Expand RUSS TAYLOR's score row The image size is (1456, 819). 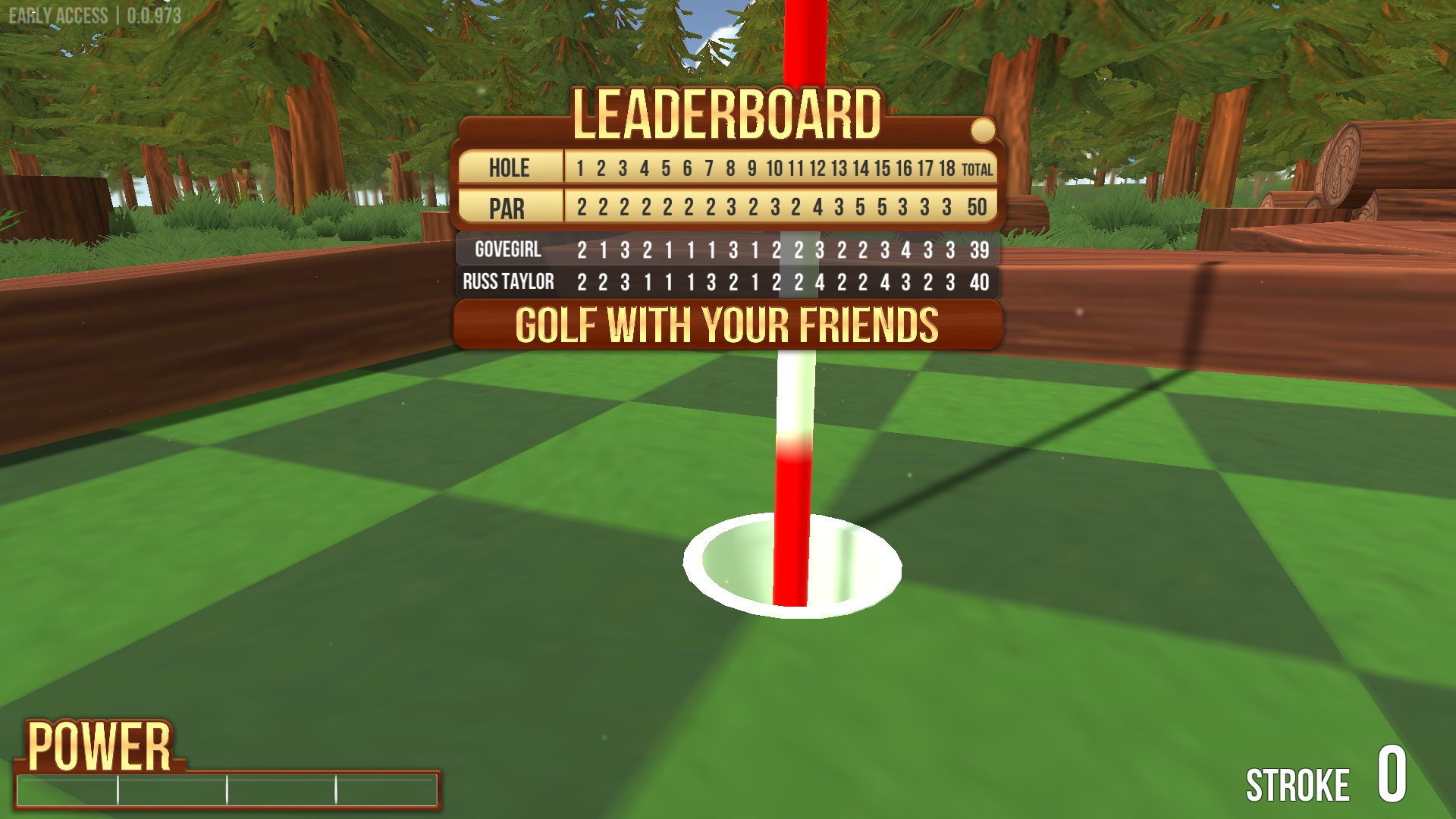(728, 281)
